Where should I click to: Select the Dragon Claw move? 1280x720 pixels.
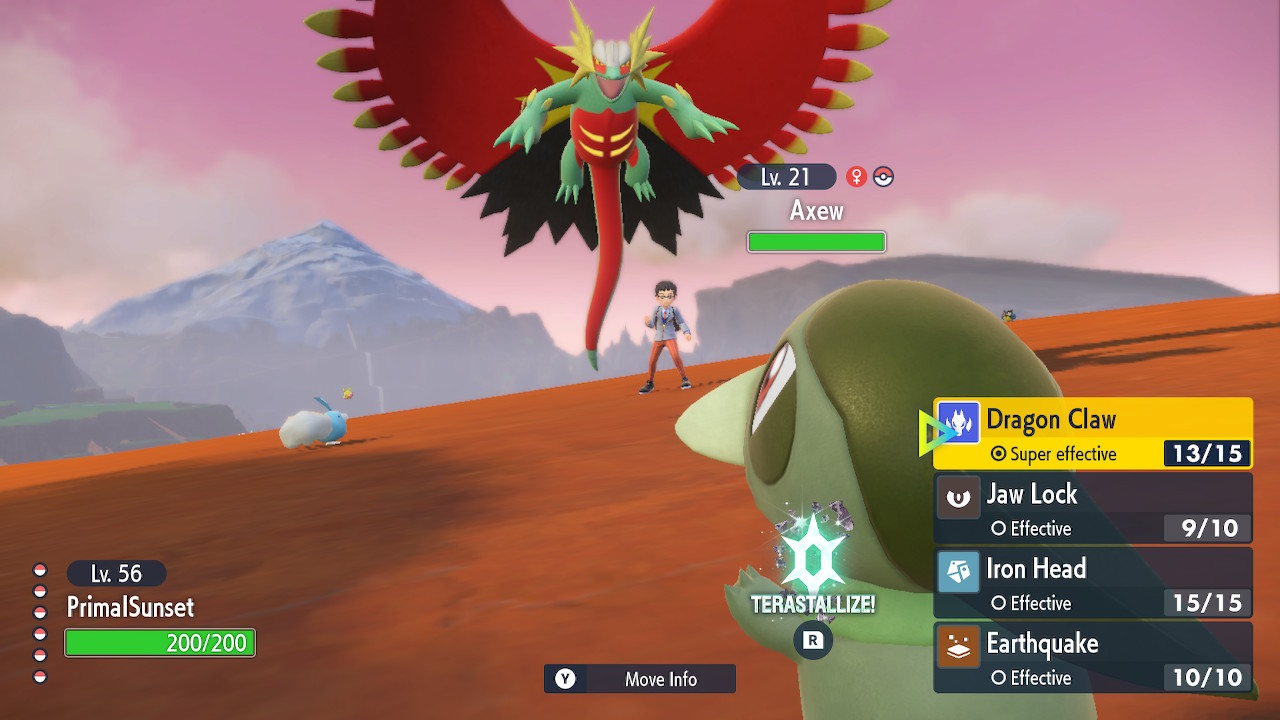point(1092,434)
